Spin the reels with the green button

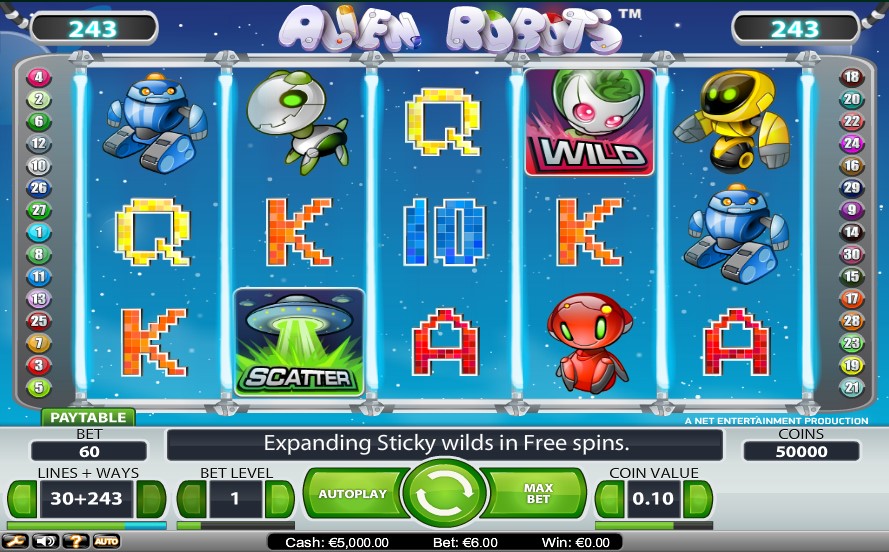pyautogui.click(x=444, y=495)
